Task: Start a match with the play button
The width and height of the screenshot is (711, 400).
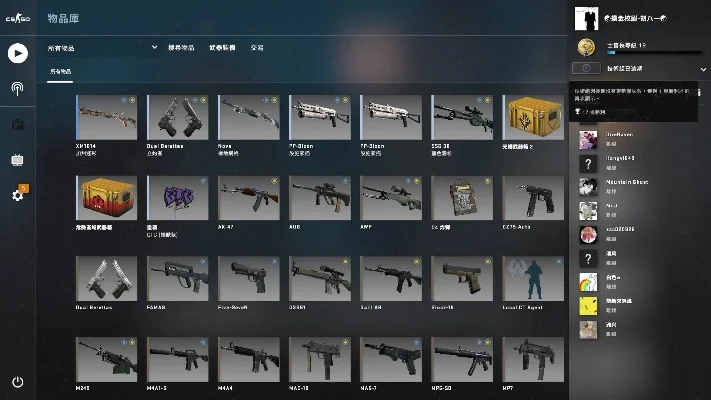Action: pos(17,53)
